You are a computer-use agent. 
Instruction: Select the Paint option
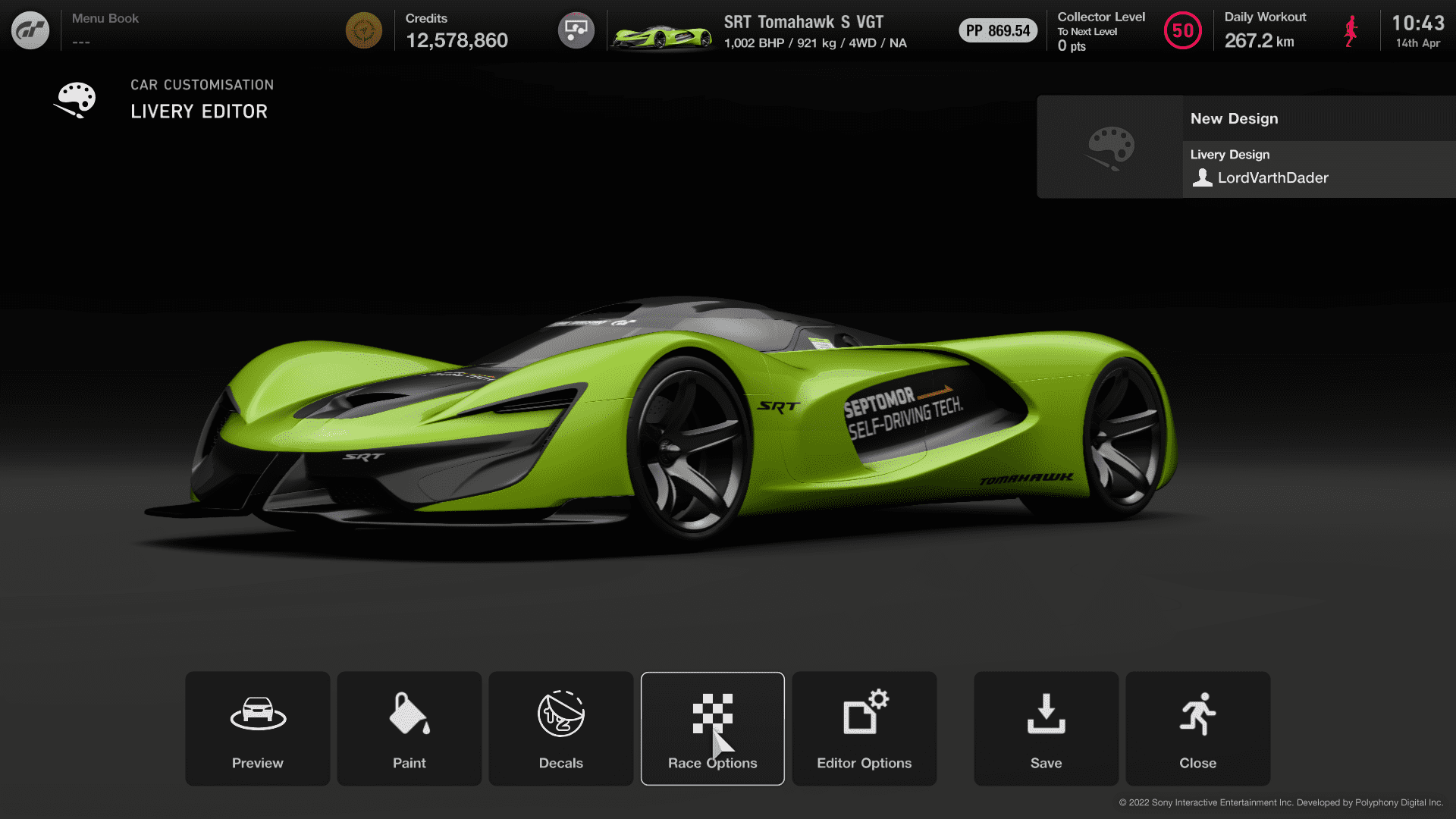tap(409, 728)
